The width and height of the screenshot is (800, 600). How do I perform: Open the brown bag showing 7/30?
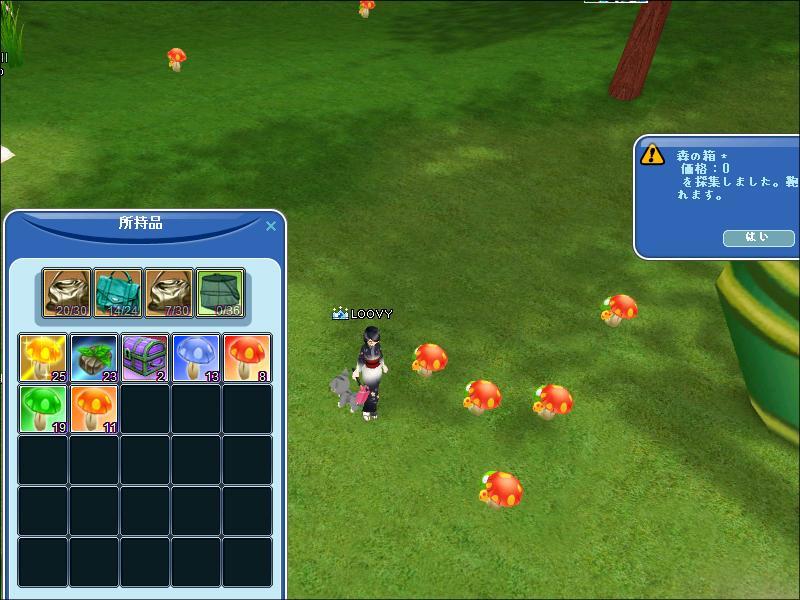pos(170,293)
